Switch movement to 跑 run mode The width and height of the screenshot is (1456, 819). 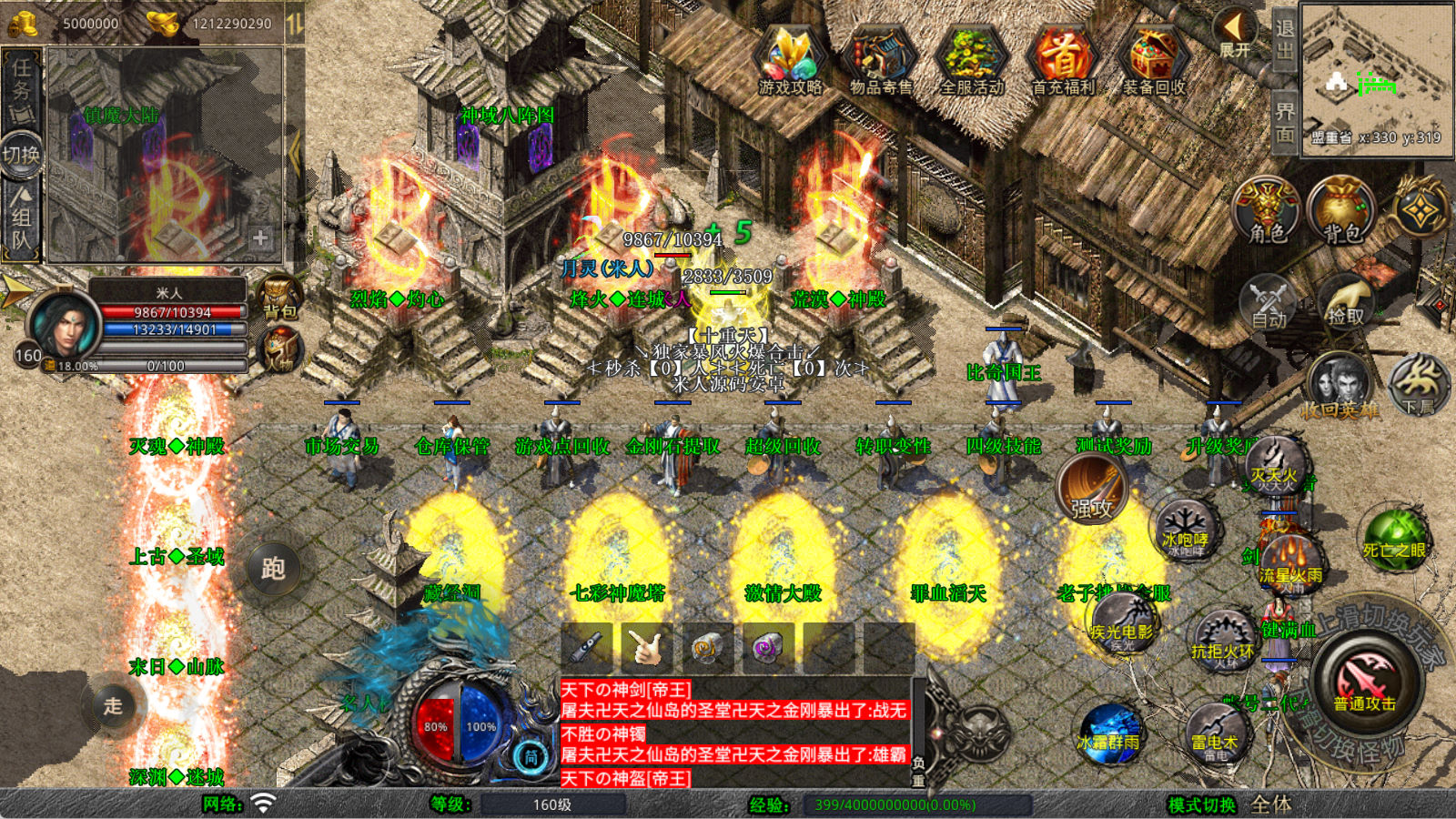pos(273,569)
